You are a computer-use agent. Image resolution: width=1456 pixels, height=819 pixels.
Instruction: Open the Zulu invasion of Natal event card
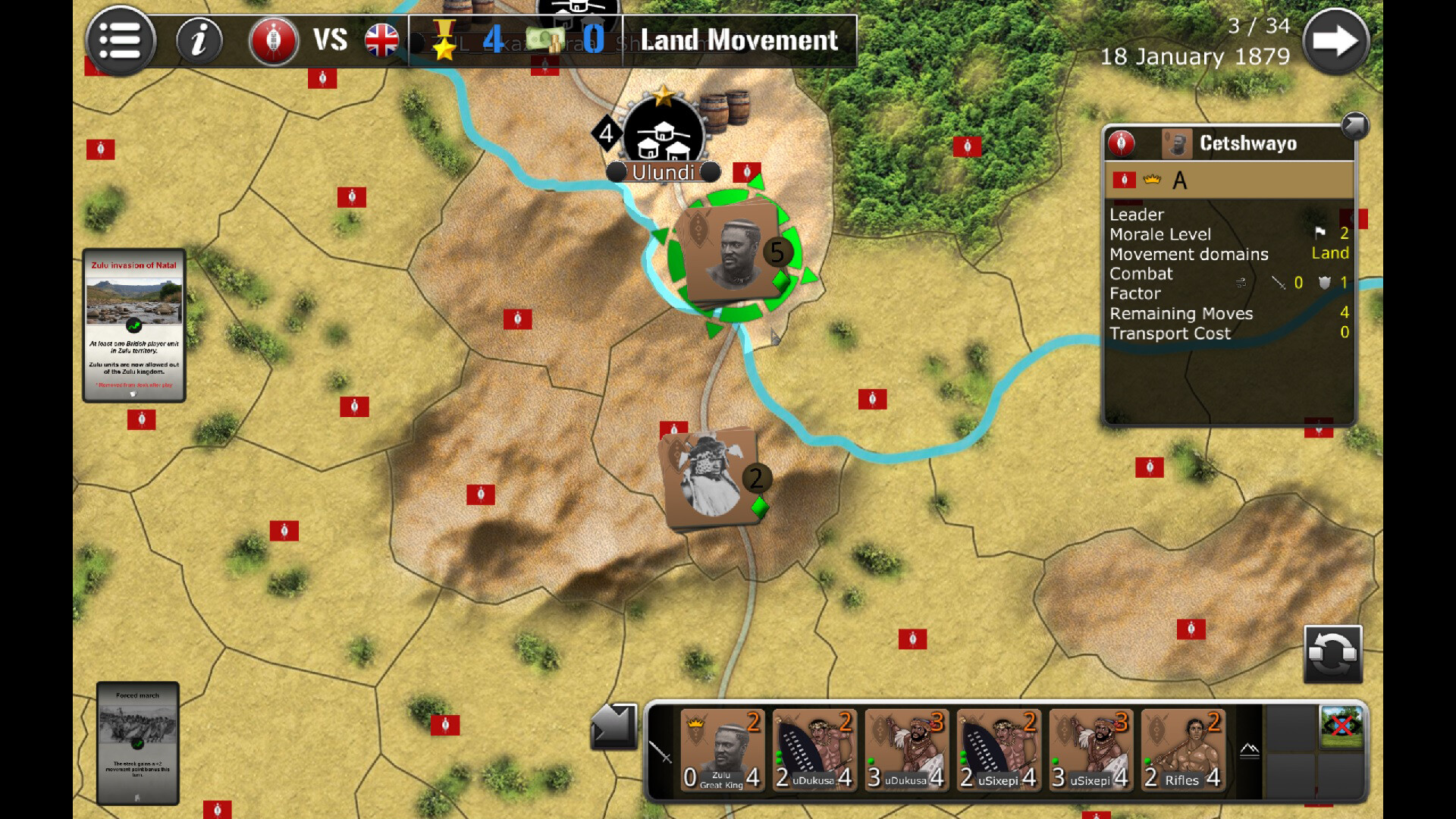point(133,326)
